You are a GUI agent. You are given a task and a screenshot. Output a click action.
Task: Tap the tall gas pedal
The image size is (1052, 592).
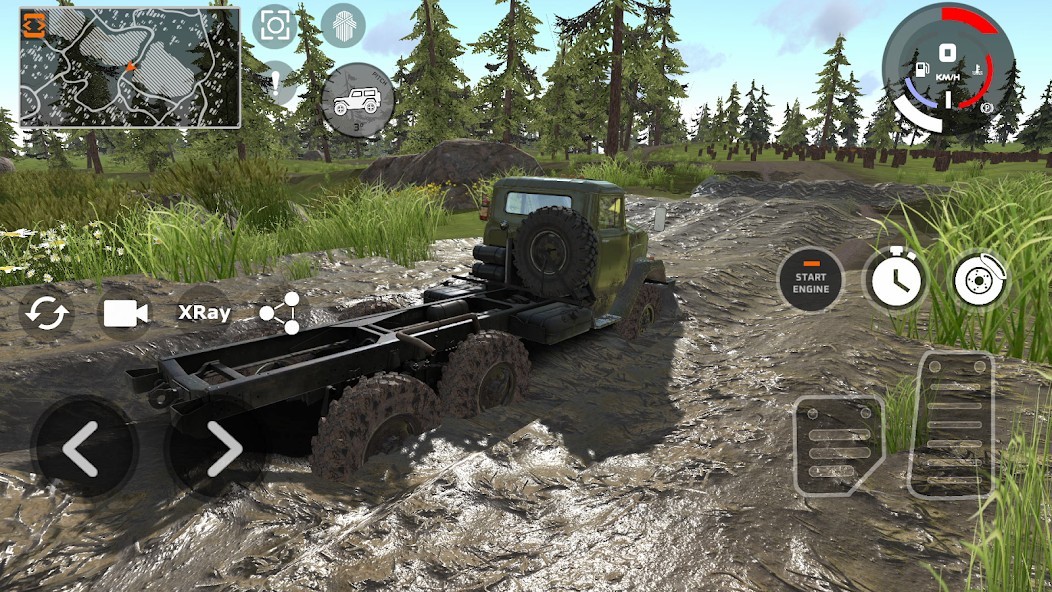950,425
